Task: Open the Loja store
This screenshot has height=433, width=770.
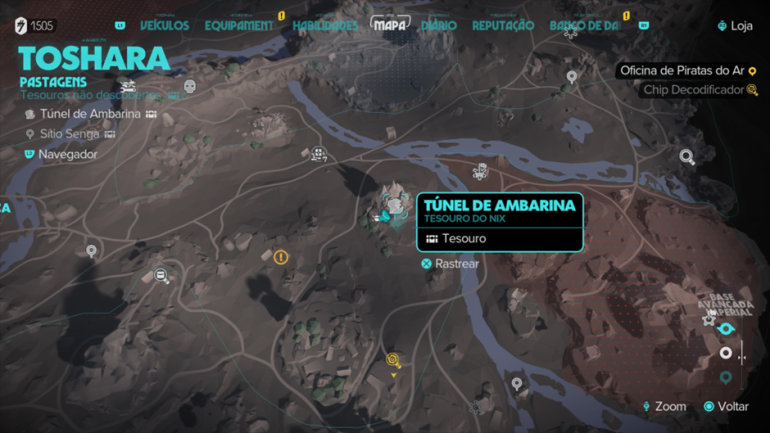Action: tap(735, 26)
